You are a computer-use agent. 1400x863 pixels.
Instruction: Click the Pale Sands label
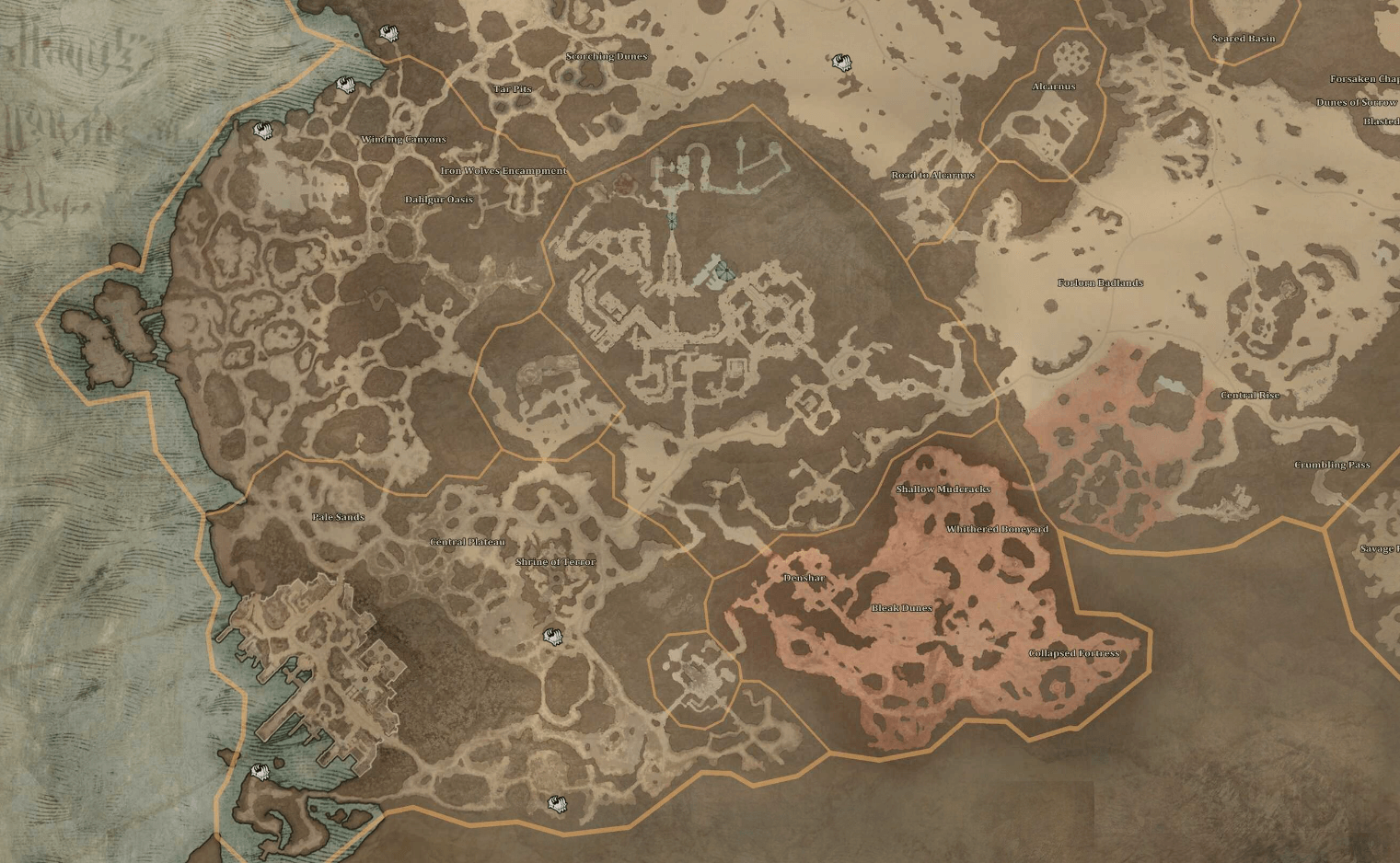337,517
